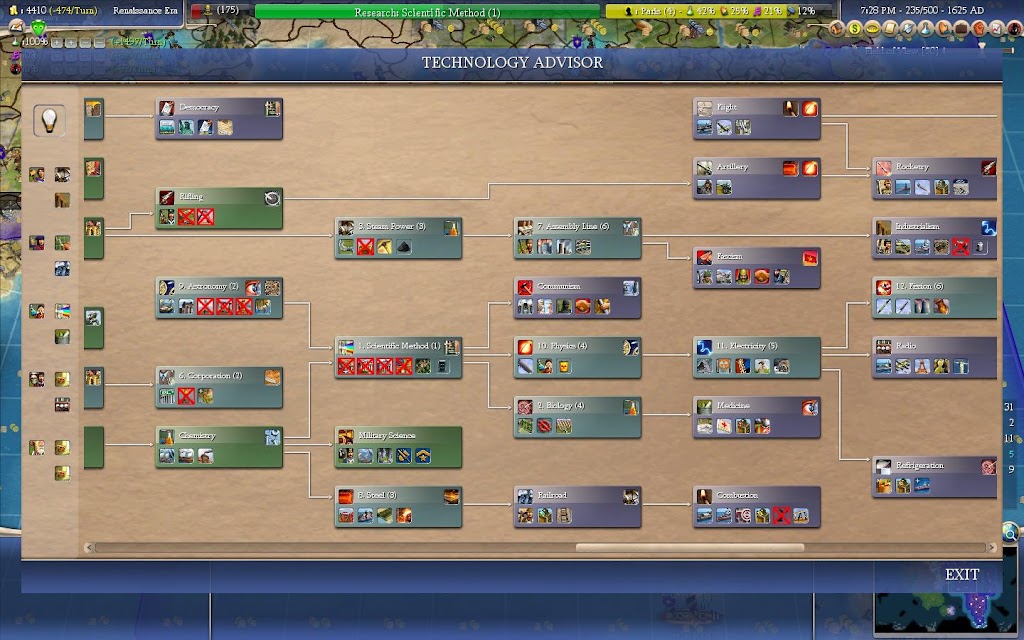This screenshot has width=1024, height=640.
Task: Exit the Technology Advisor screen
Action: point(961,575)
